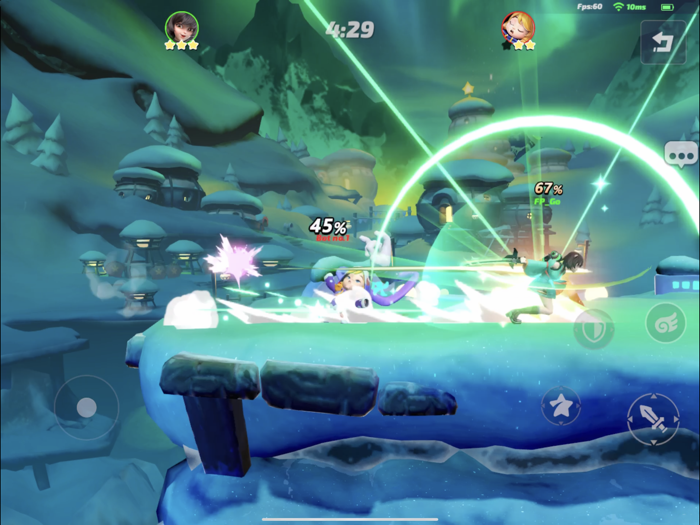This screenshot has width=700, height=525.
Task: Tap the virtual movement joystick
Action: click(87, 407)
